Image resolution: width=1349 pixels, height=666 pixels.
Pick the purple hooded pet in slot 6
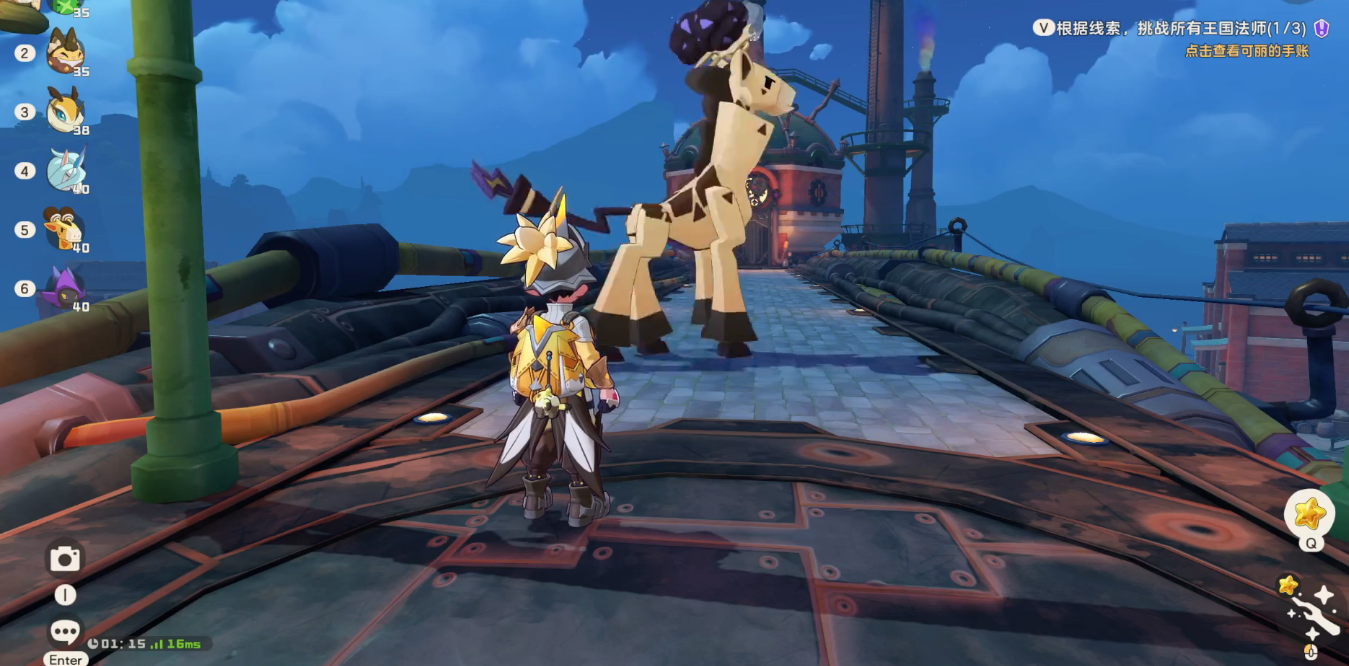[65, 288]
